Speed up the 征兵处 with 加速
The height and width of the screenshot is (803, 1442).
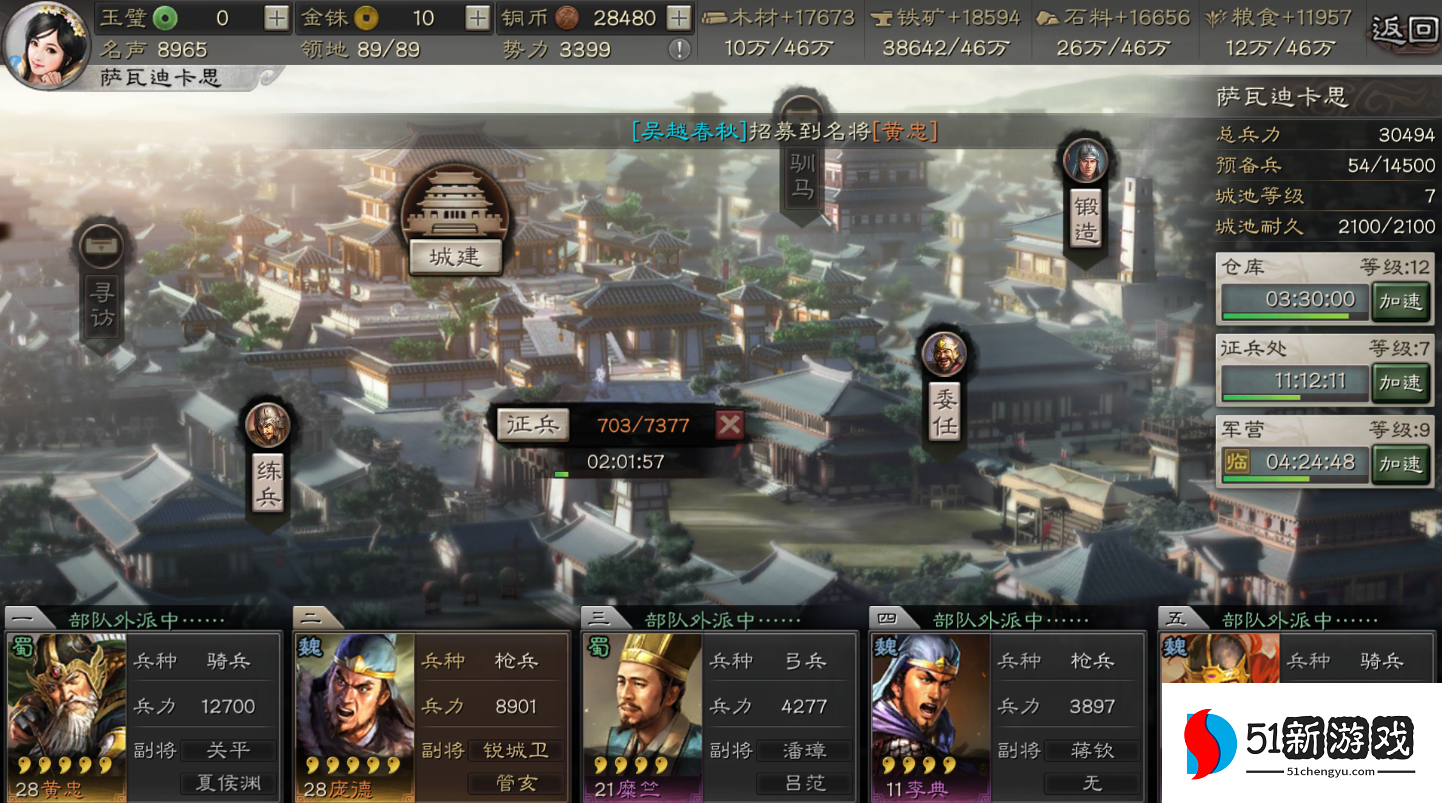1403,382
